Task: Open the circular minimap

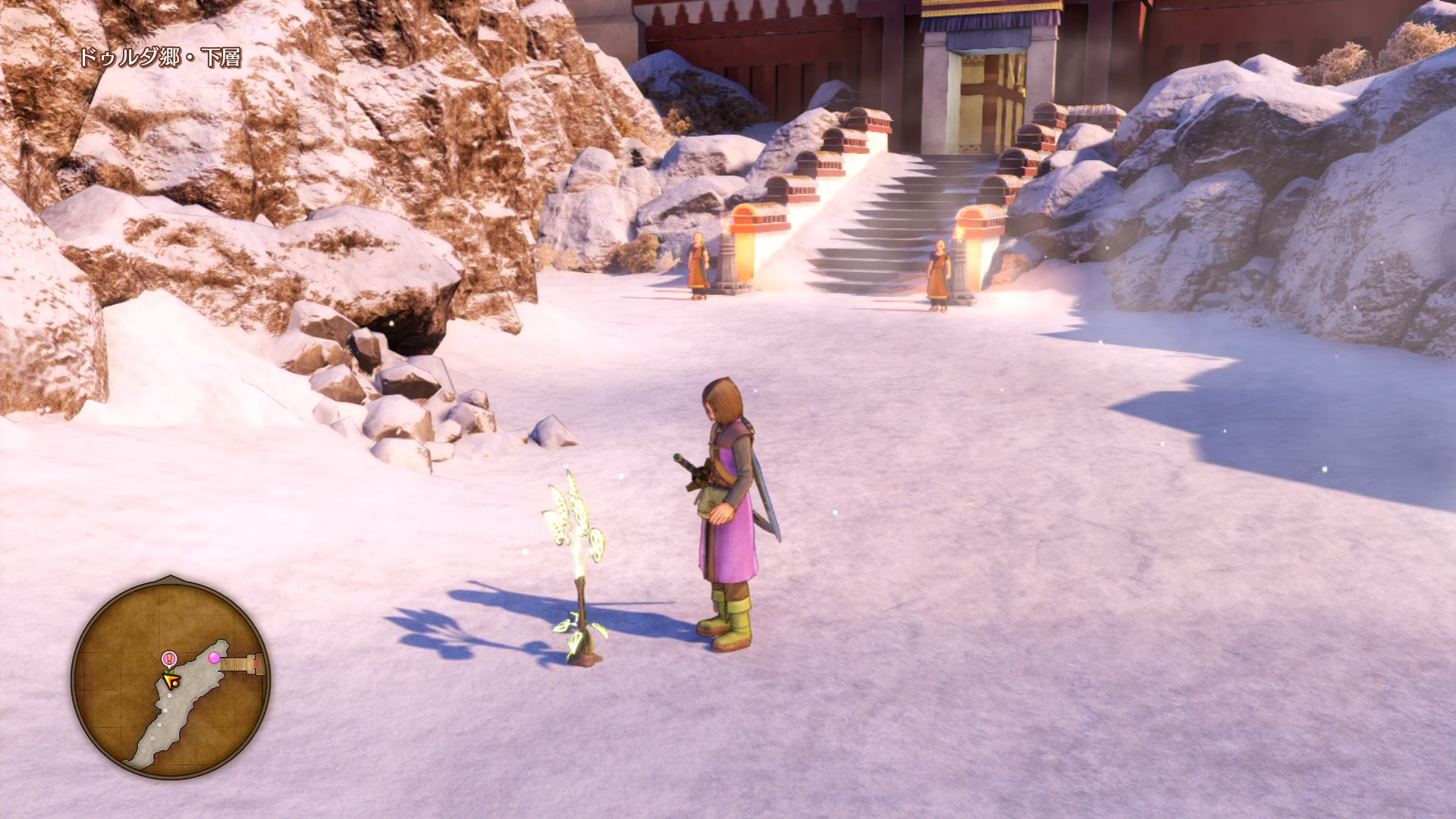Action: [x=171, y=677]
